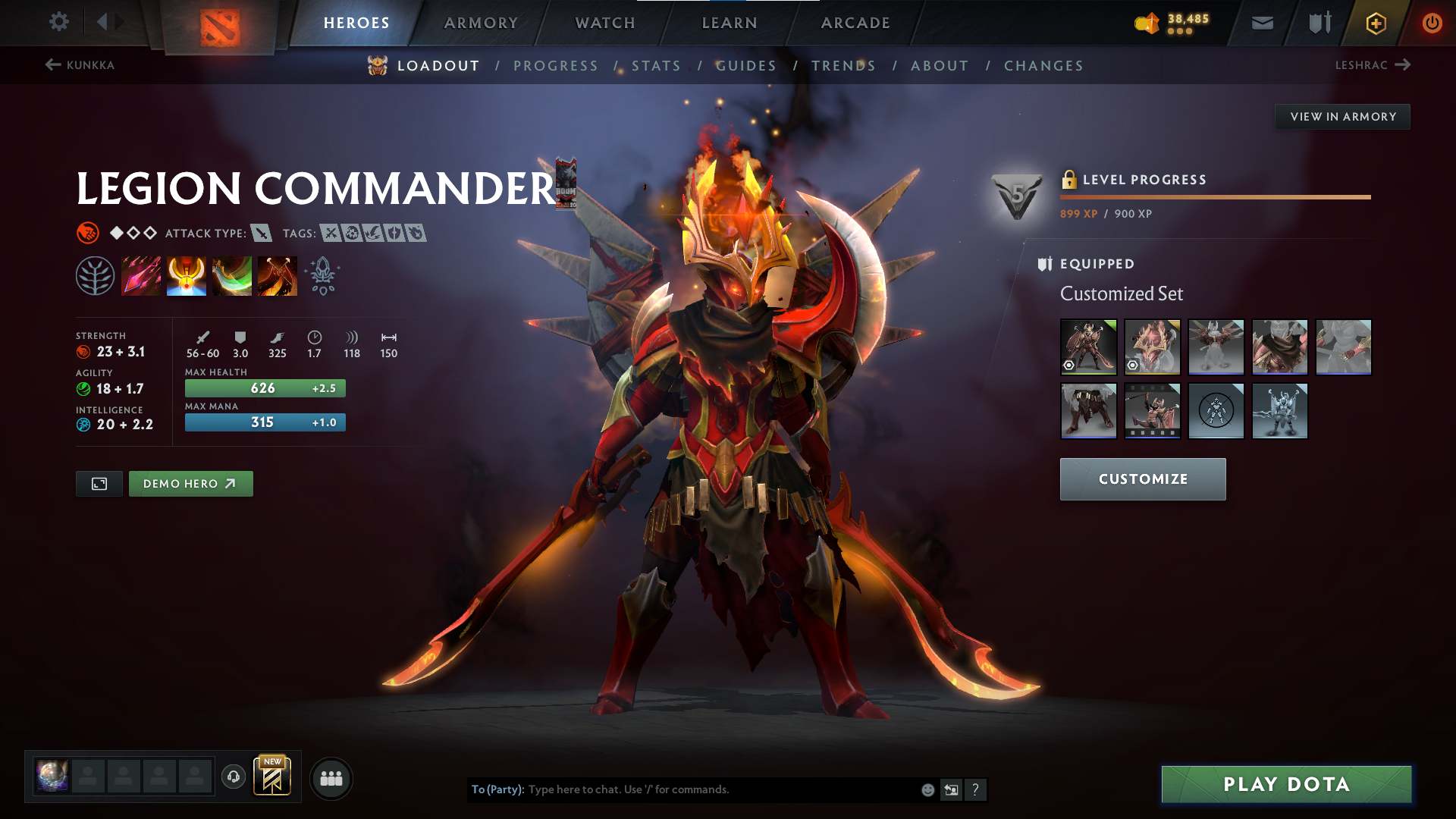The width and height of the screenshot is (1456, 819).
Task: Advance to next hero Leshrac
Action: tap(1374, 65)
